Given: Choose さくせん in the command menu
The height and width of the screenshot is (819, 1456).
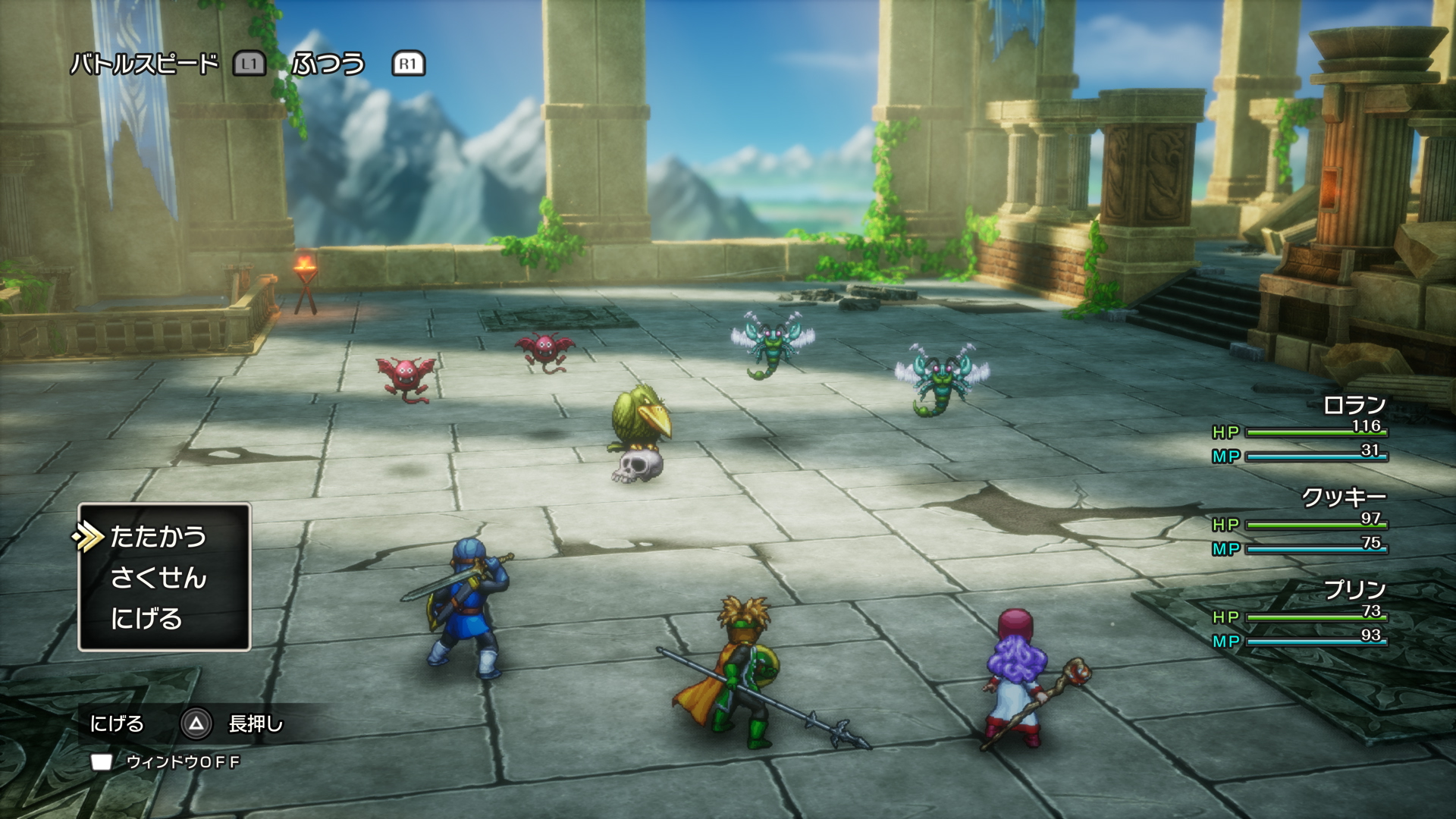Looking at the screenshot, I should (158, 578).
